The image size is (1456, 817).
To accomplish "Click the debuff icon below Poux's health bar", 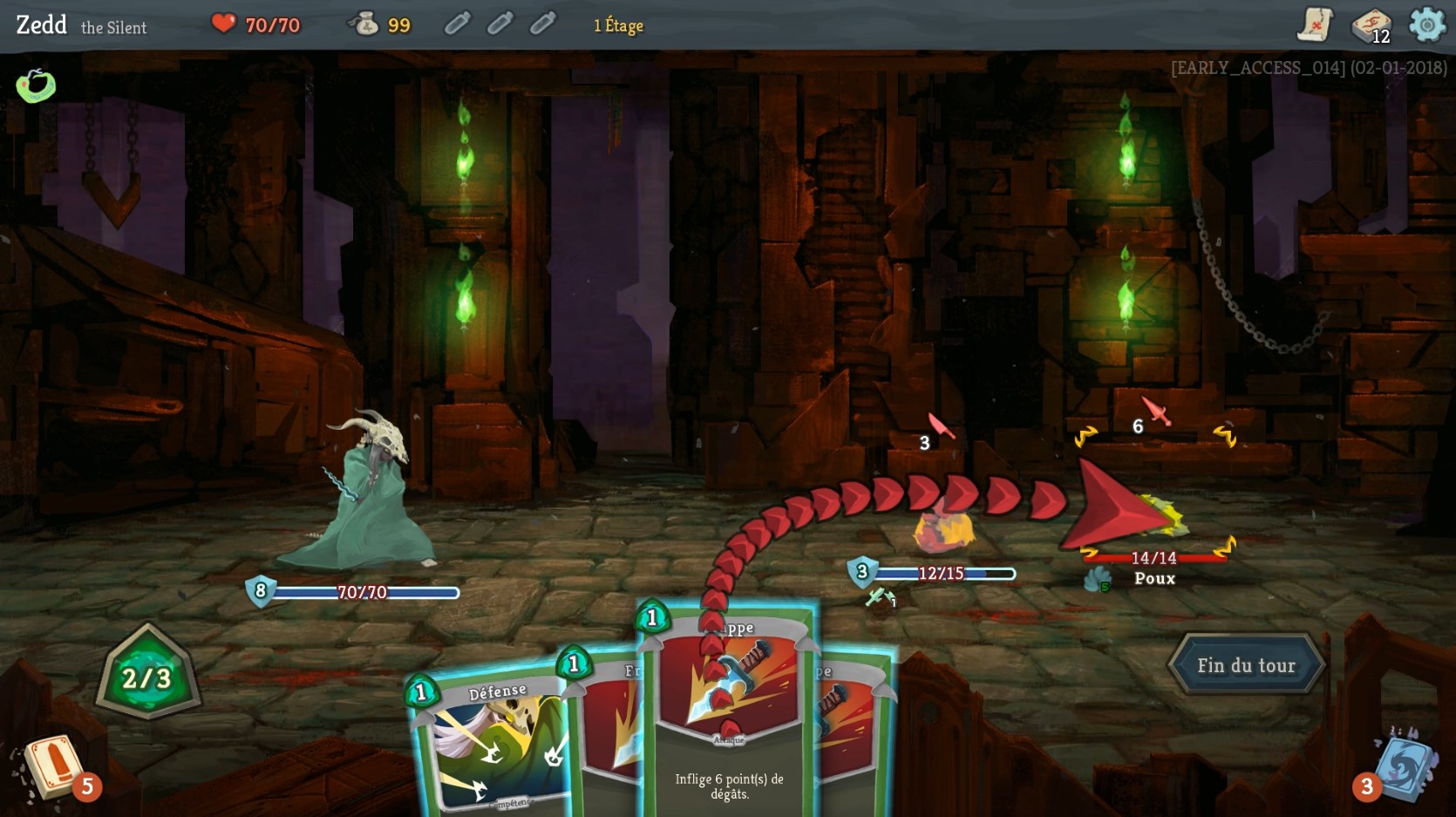I will (x=1098, y=578).
